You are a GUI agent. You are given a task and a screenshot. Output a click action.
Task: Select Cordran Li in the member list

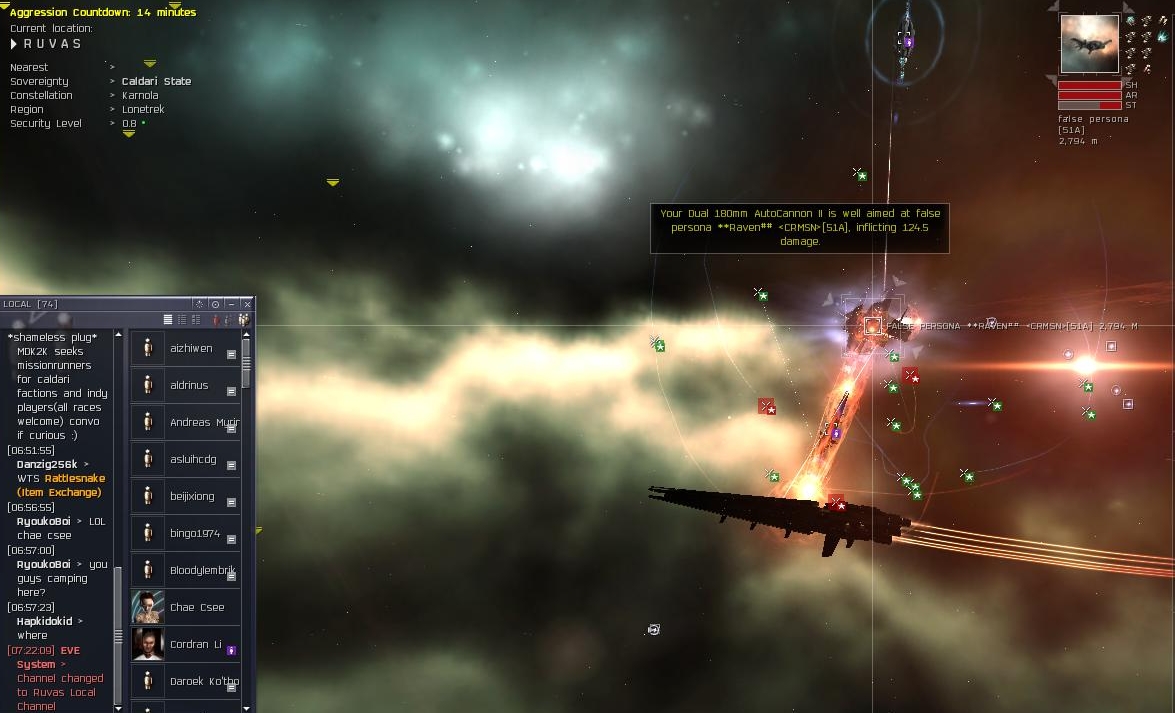pos(195,644)
